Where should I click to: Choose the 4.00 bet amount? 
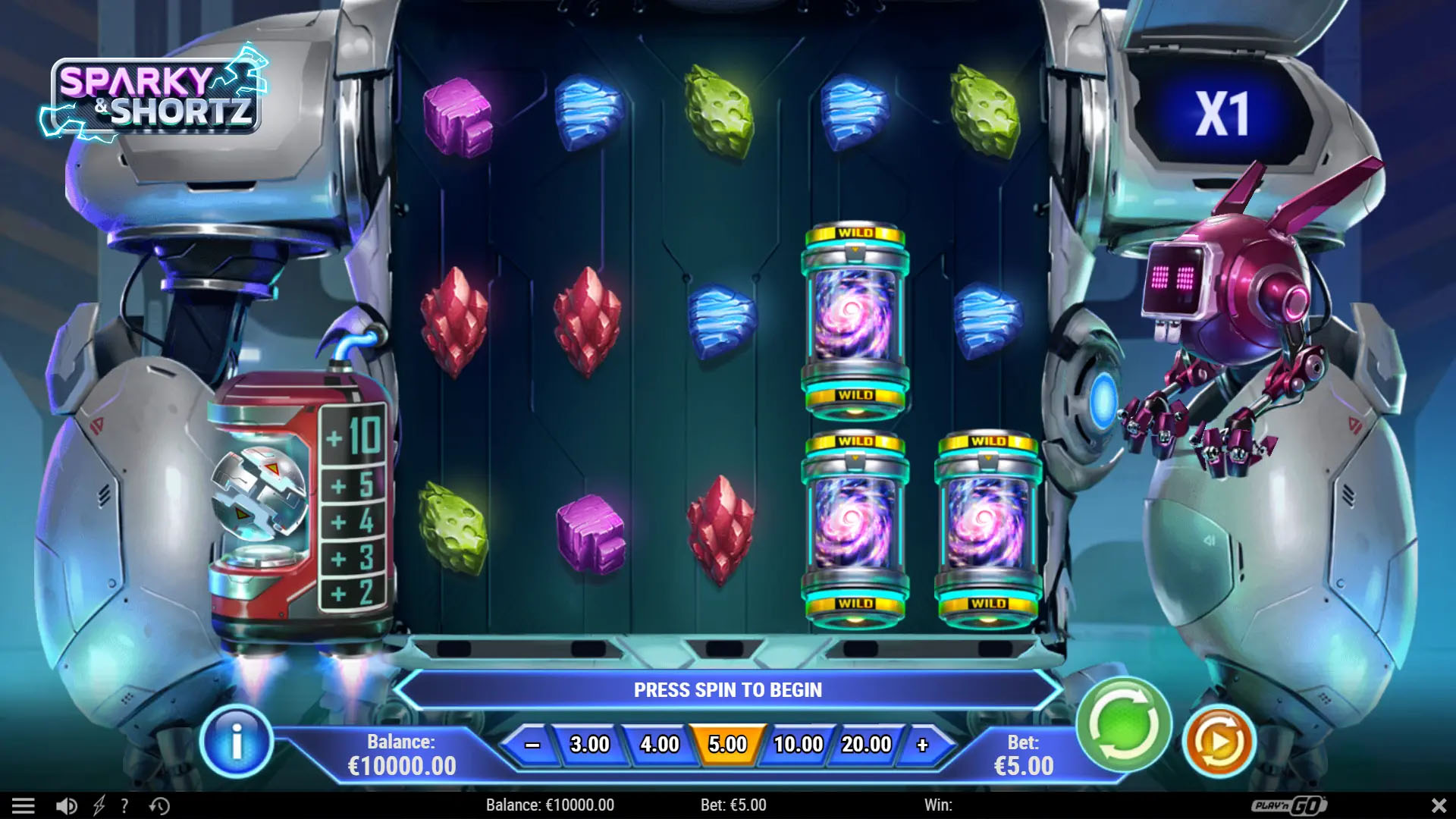pyautogui.click(x=659, y=745)
